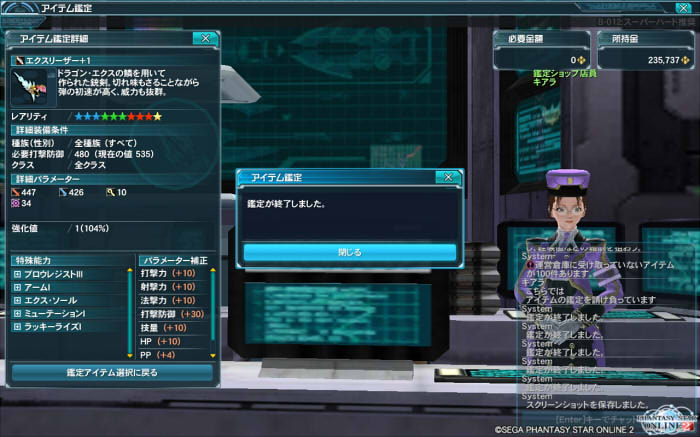Click the 特殊能力 list scrollbar
Image resolution: width=700 pixels, height=437 pixels.
click(130, 311)
